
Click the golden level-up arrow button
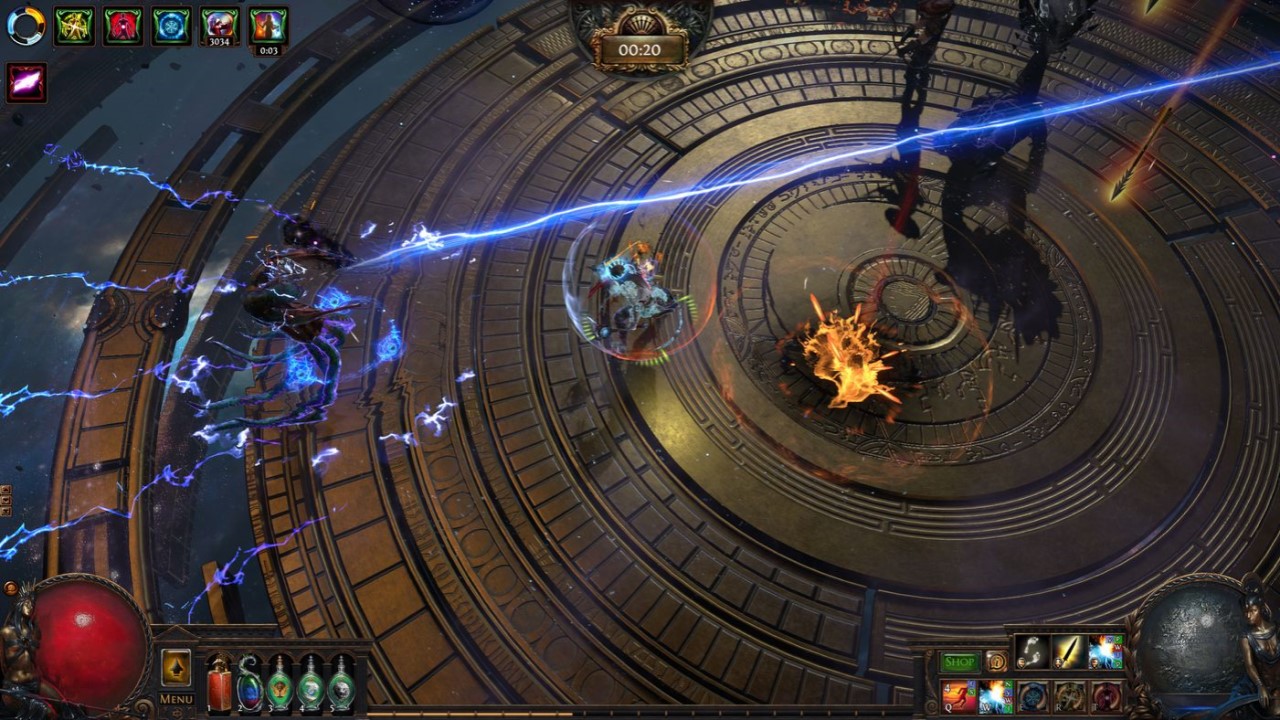(x=176, y=667)
